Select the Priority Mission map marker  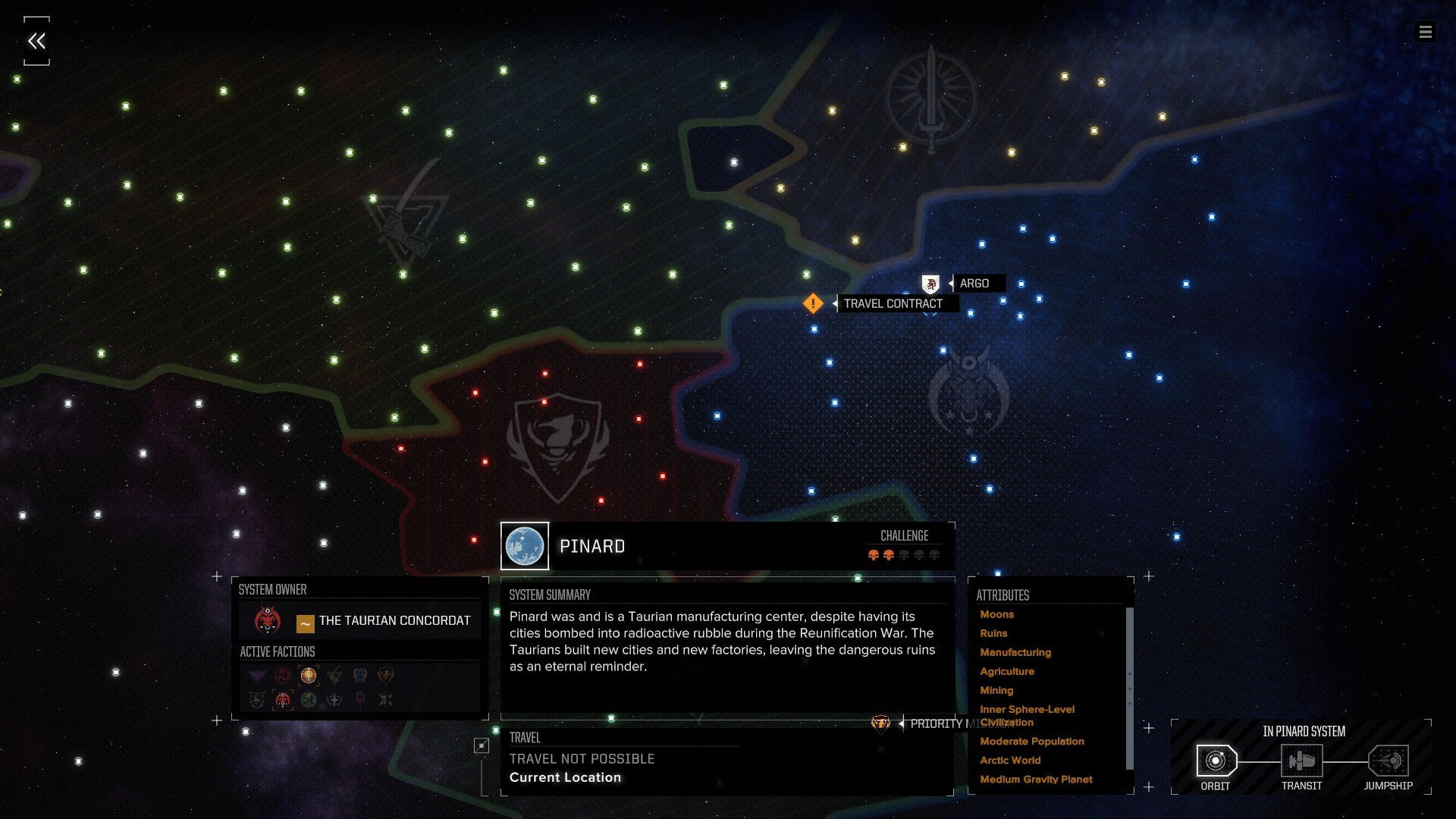(880, 723)
